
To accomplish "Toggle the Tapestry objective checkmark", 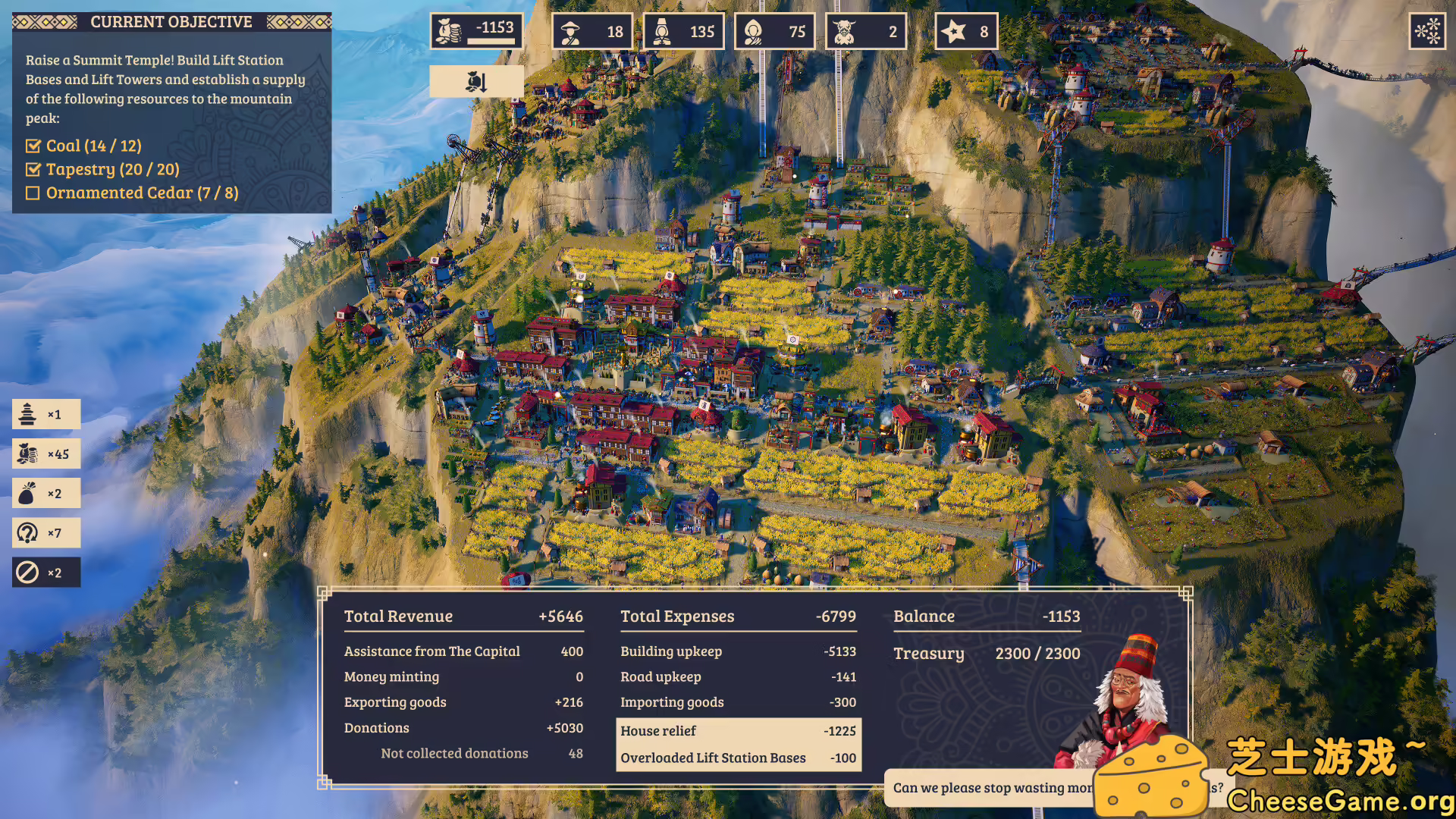I will (33, 169).
